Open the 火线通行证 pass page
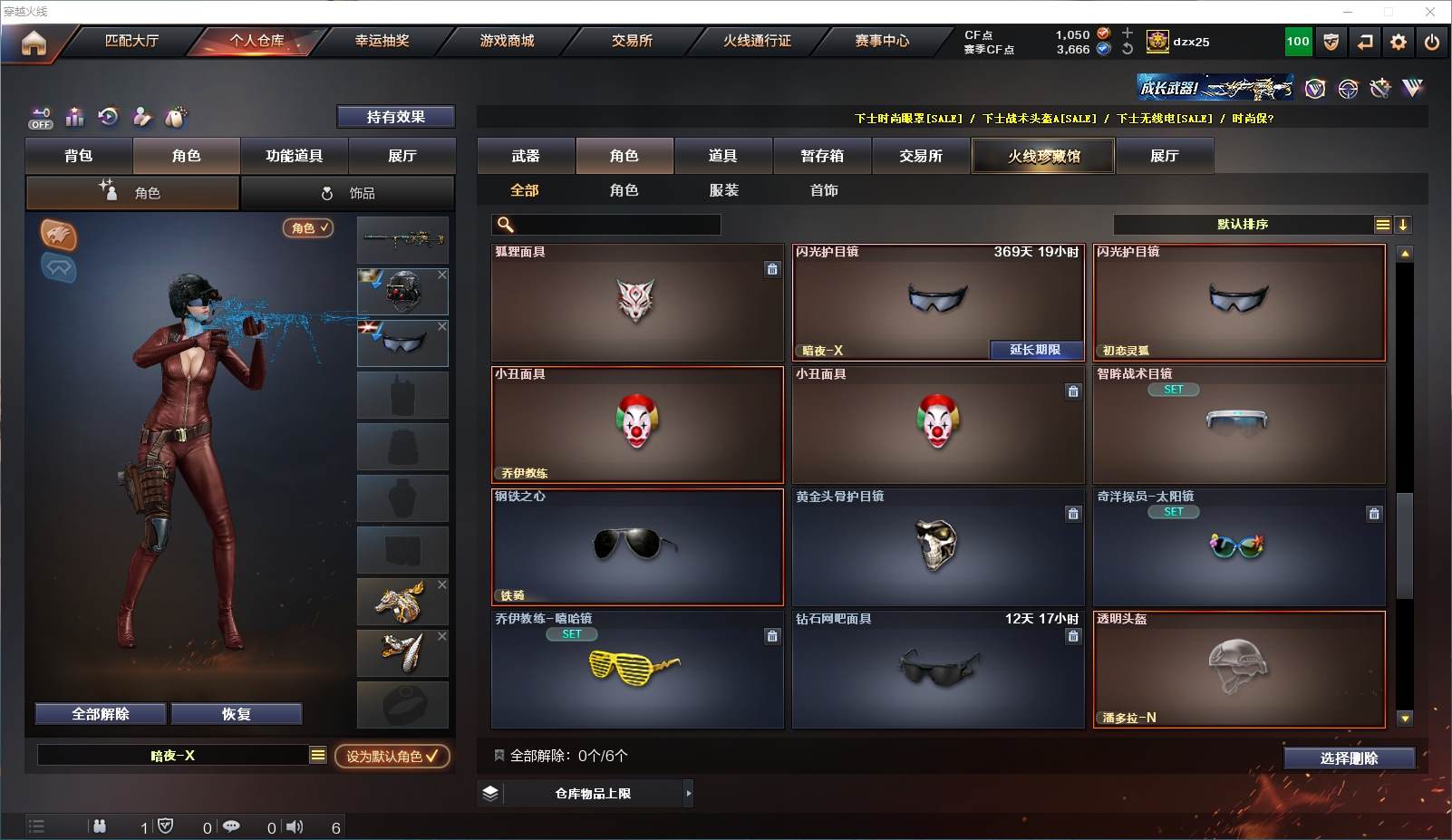 tap(757, 41)
